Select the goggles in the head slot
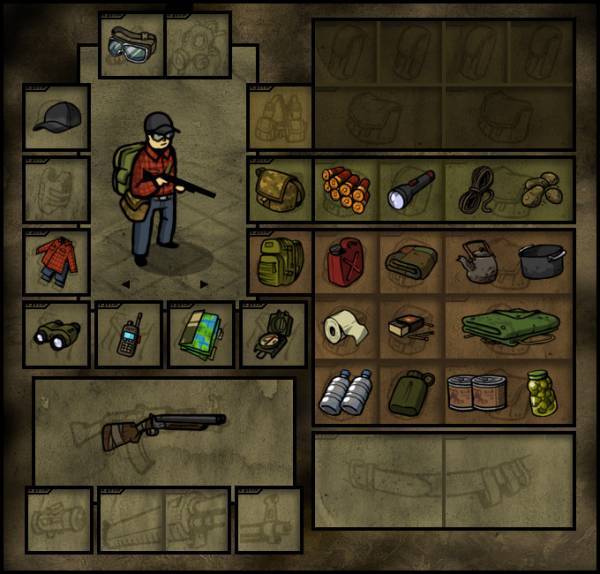The width and height of the screenshot is (600, 574). coord(130,45)
